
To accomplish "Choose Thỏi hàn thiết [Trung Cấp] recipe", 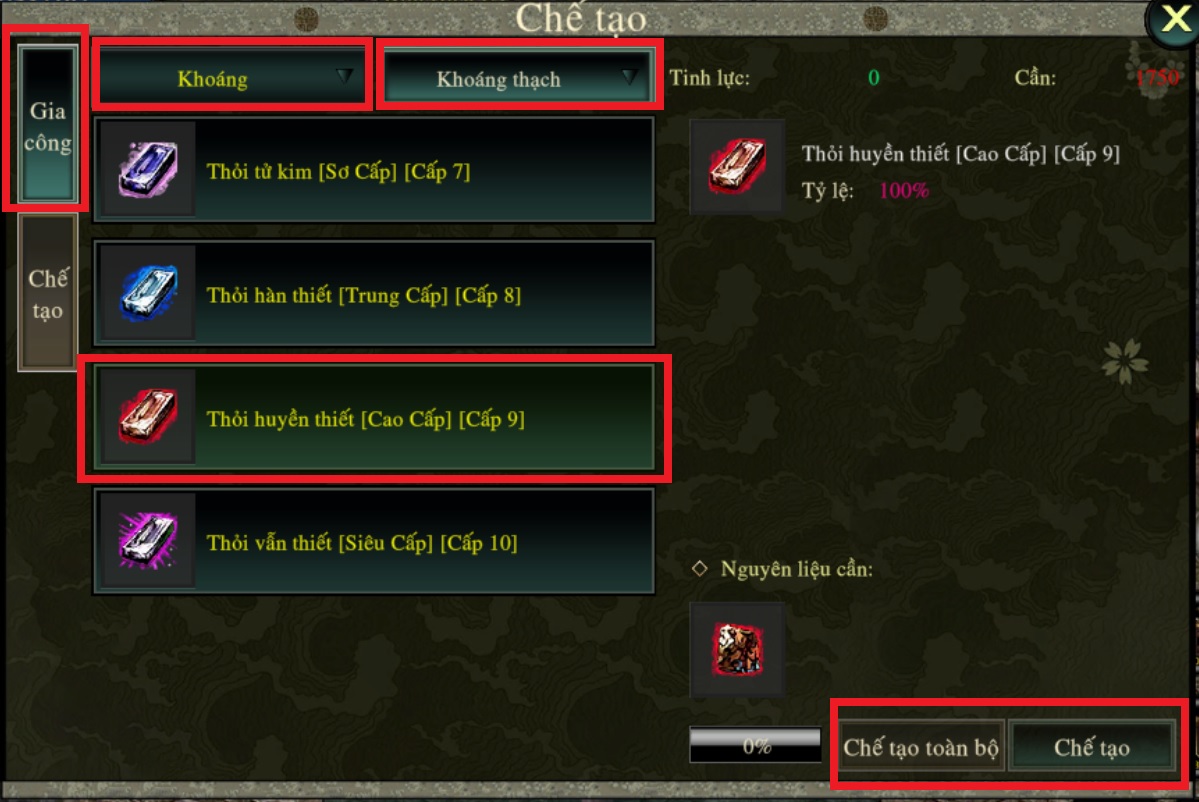I will [374, 295].
